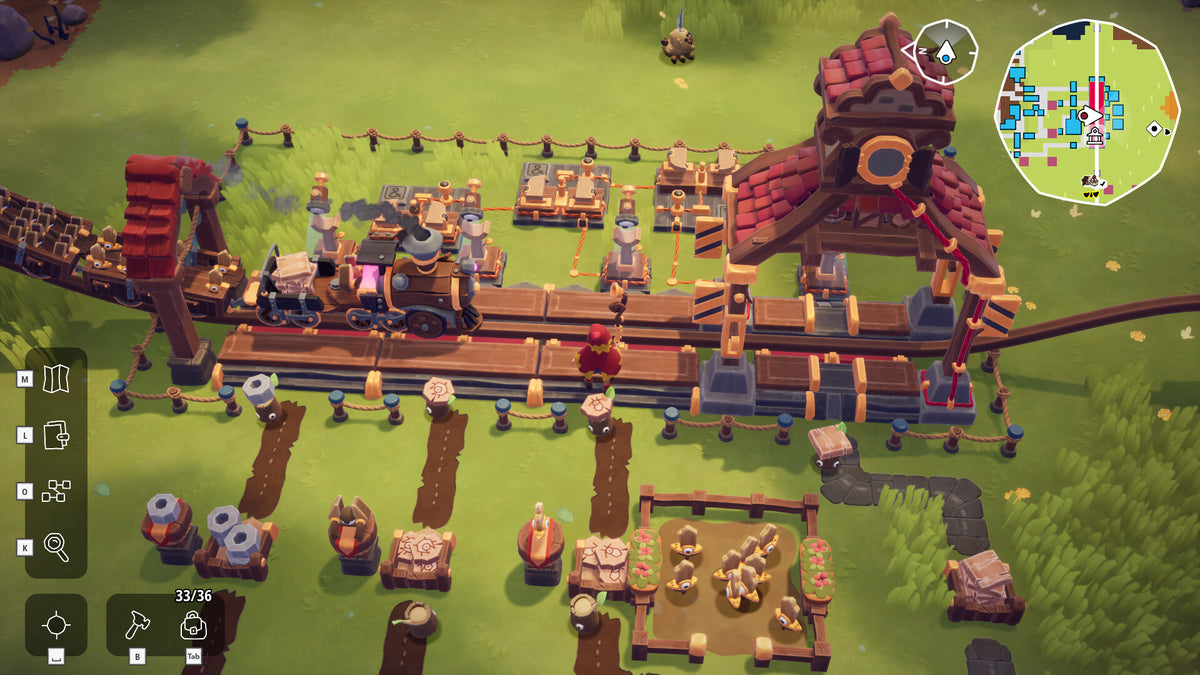Click the compass camera indicator
The image size is (1200, 675).
(945, 50)
